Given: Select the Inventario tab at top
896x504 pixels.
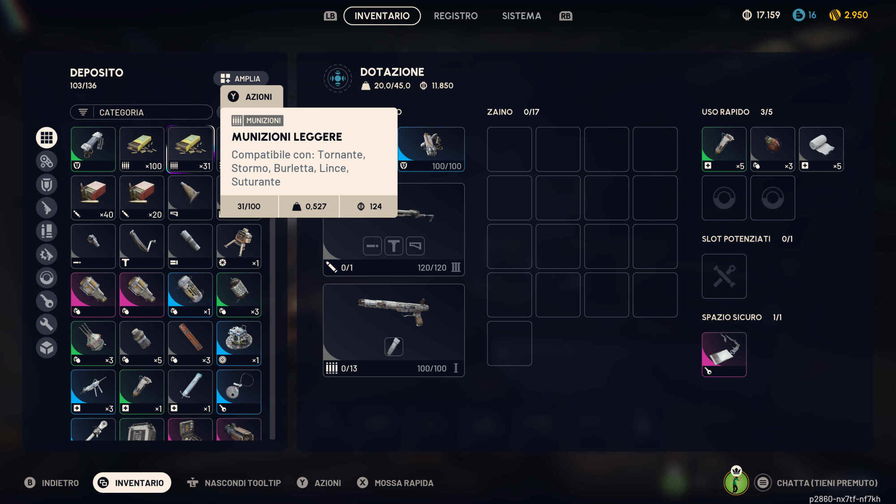Looking at the screenshot, I should [381, 16].
